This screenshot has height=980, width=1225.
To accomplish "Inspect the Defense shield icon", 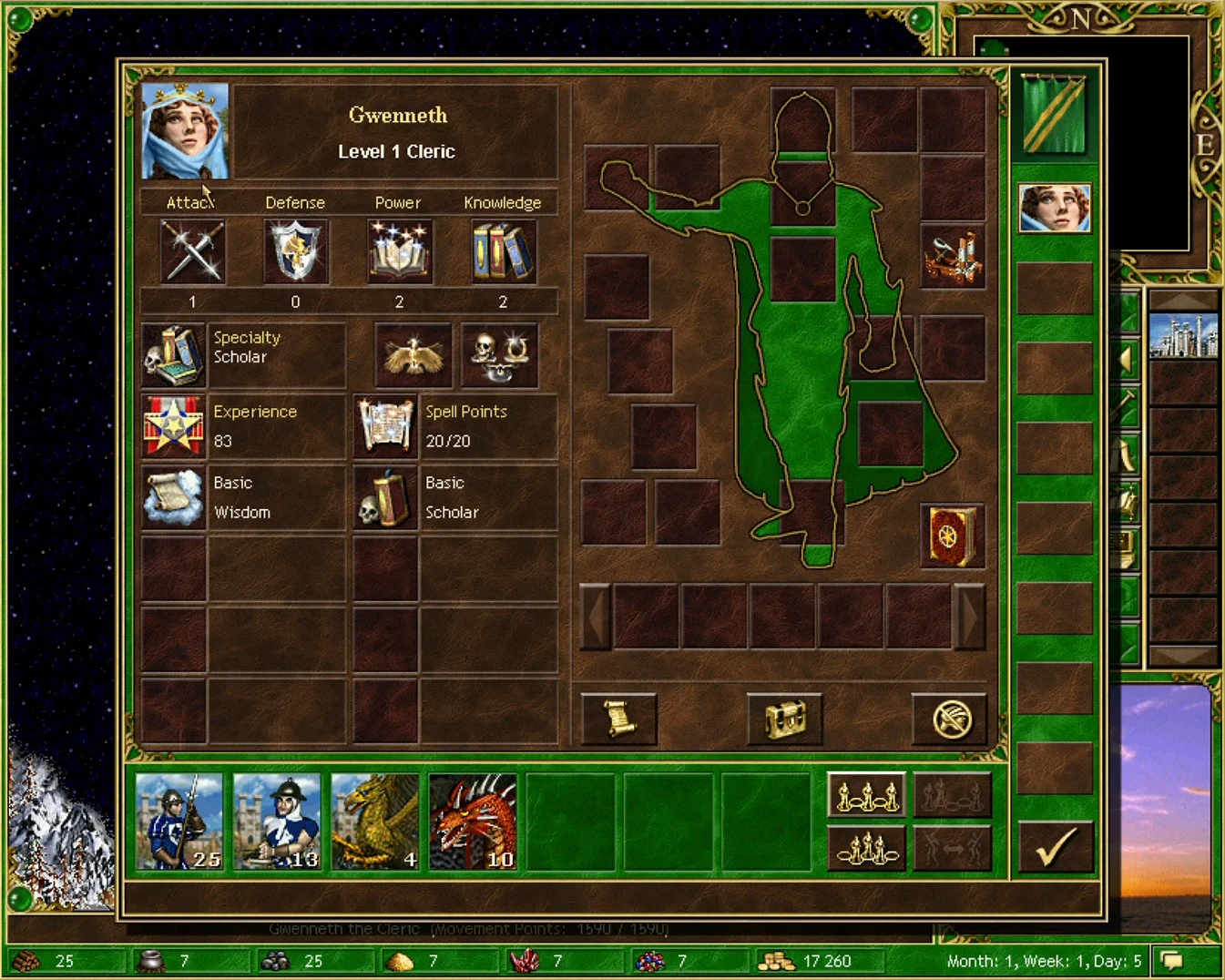I will click(295, 250).
